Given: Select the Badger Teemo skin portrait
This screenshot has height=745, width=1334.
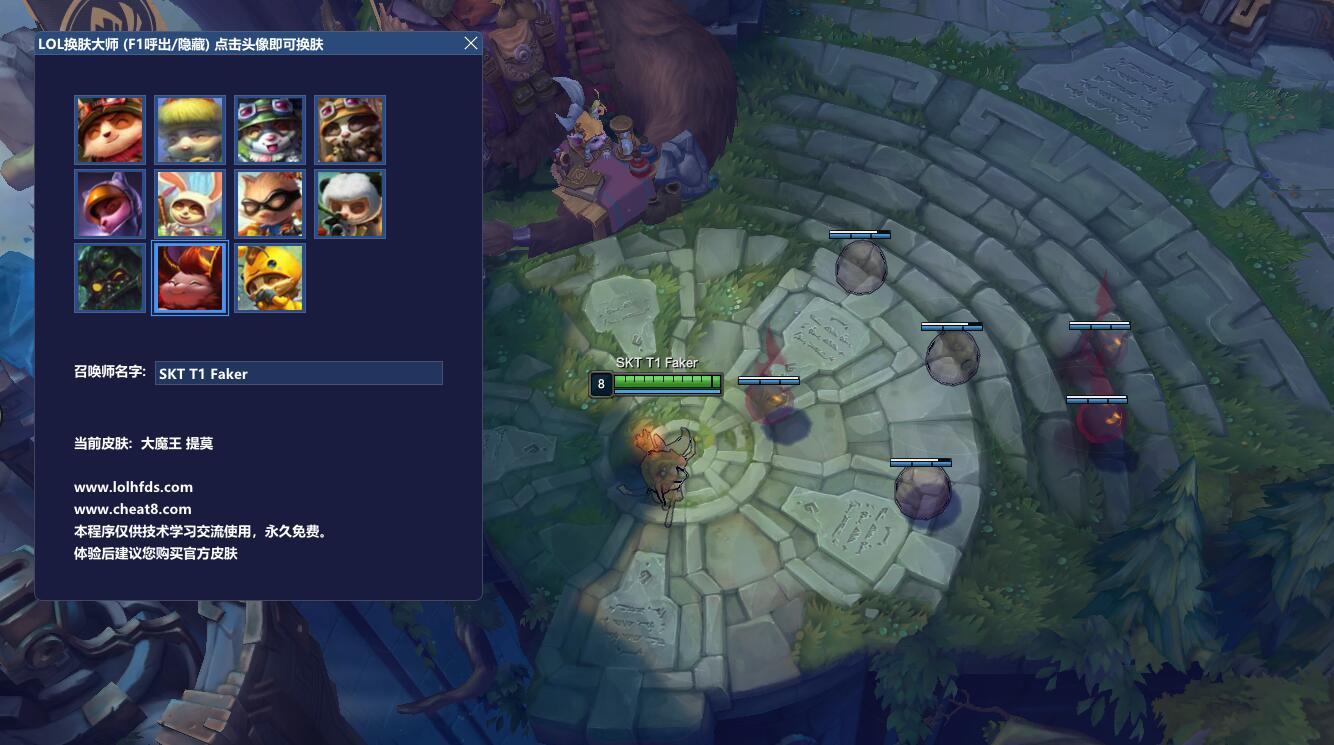Looking at the screenshot, I should coord(350,130).
